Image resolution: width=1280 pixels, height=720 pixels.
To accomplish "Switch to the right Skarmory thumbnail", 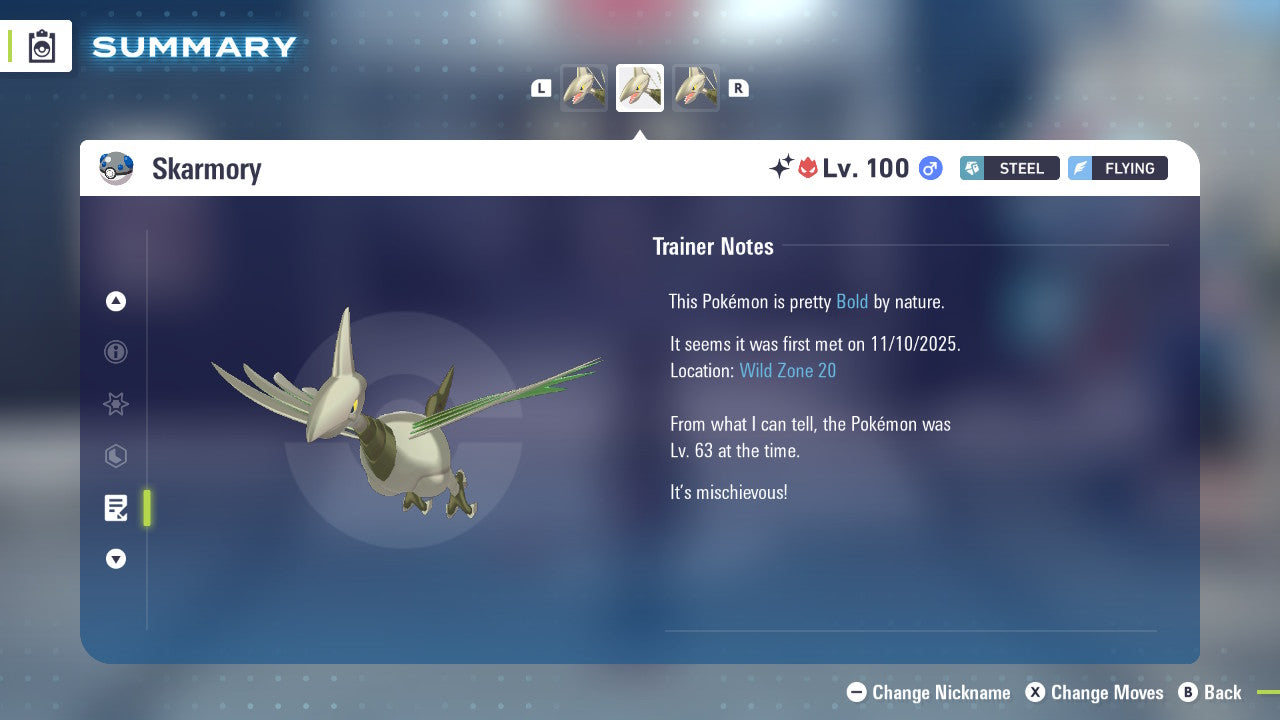I will 696,88.
